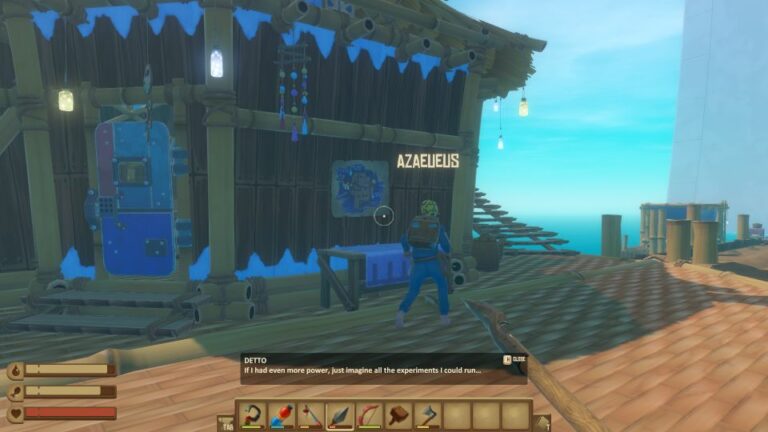Select the plastic hook hotbar slot
This screenshot has width=768, height=432.
[x=252, y=415]
